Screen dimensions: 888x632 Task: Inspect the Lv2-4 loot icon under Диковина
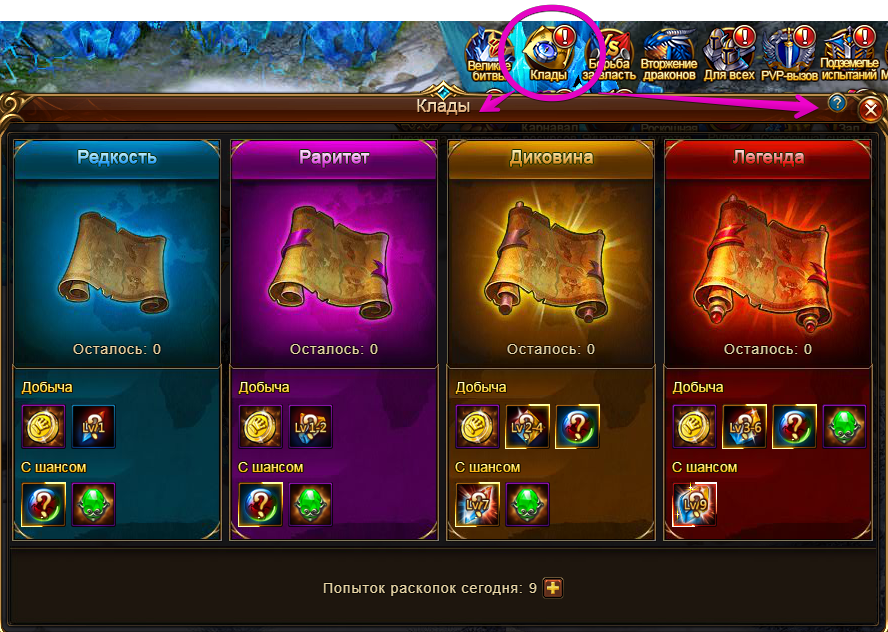coord(527,427)
